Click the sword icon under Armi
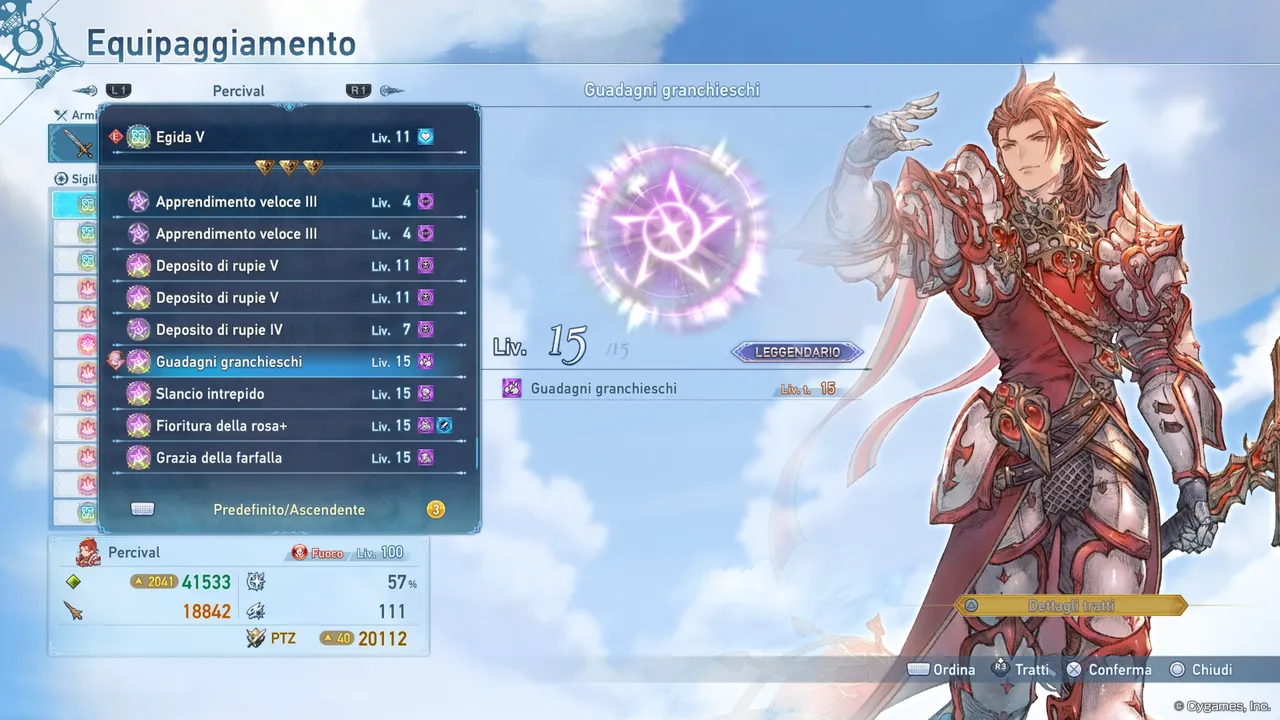1280x720 pixels. tap(75, 143)
